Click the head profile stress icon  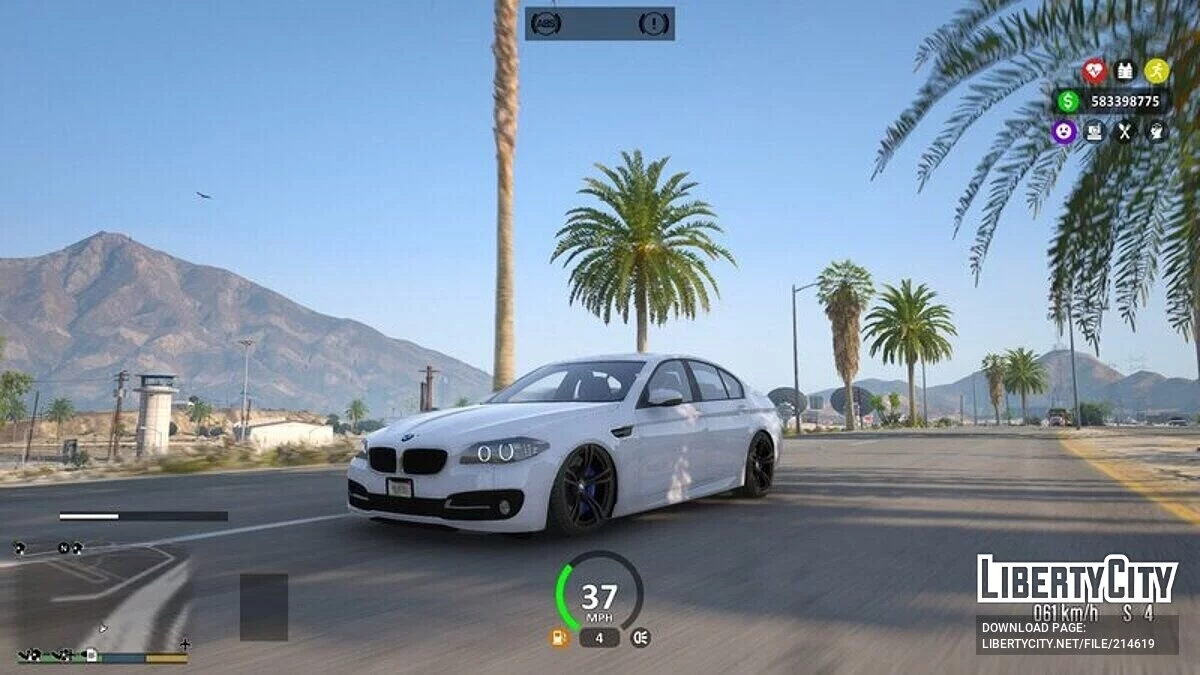click(x=1156, y=131)
